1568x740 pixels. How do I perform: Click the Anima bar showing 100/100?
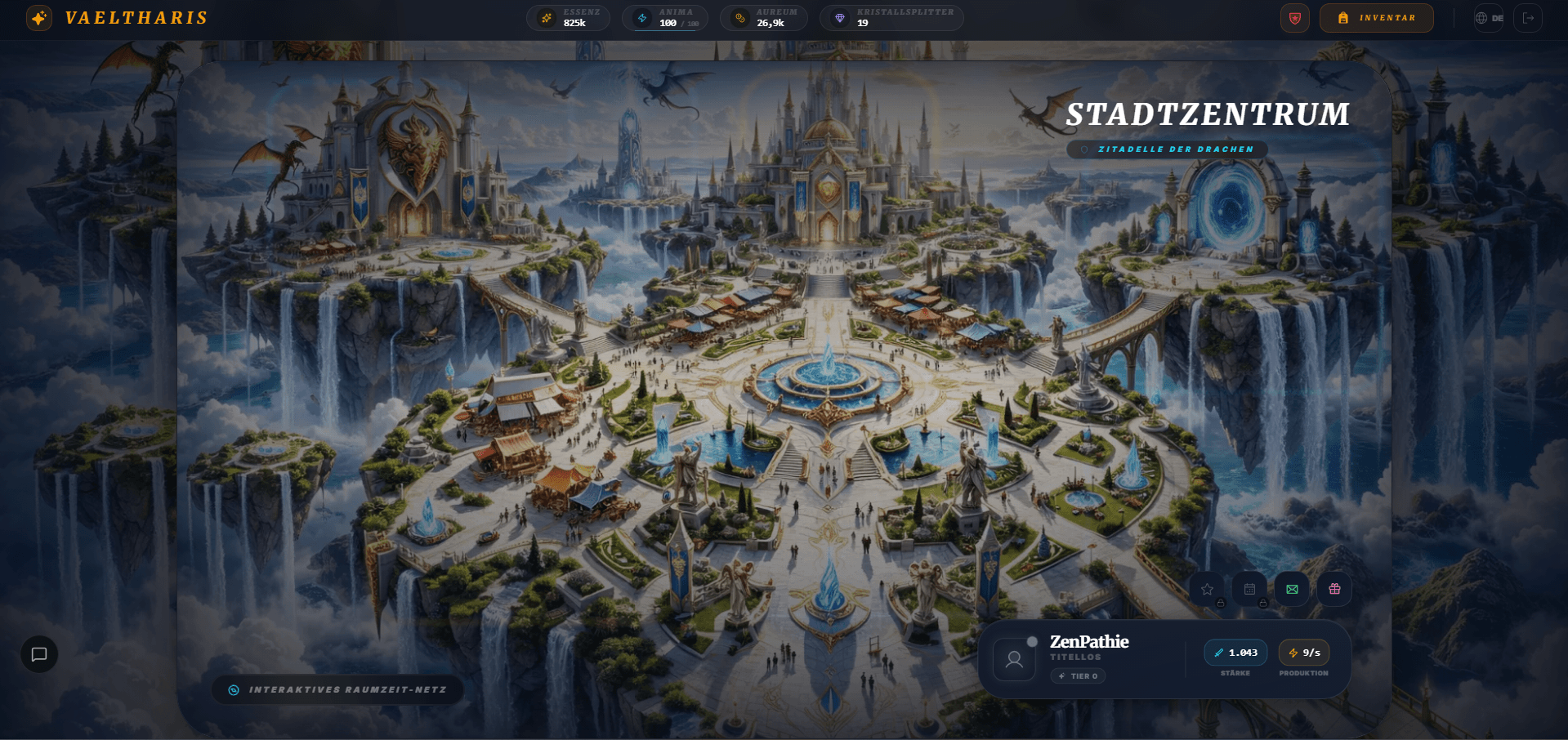[665, 17]
